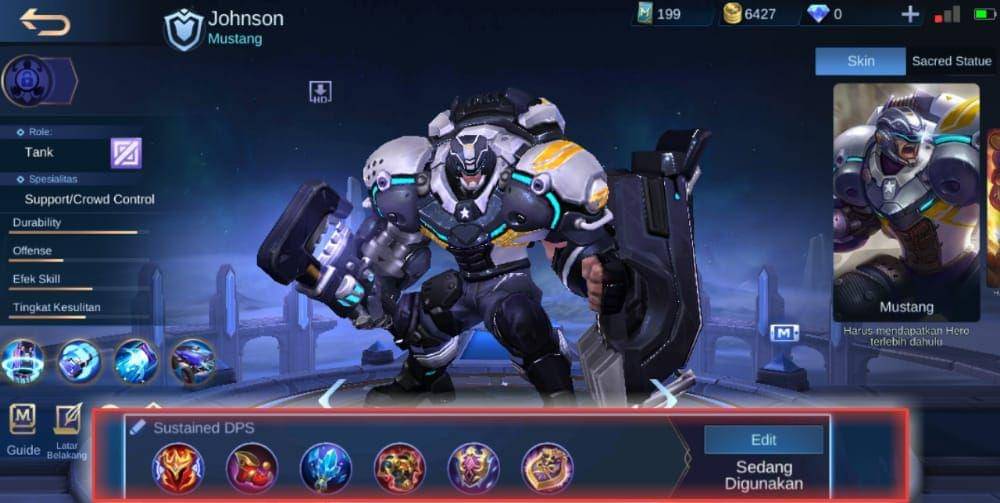1000x503 pixels.
Task: Open the hero Guide
Action: [23, 430]
